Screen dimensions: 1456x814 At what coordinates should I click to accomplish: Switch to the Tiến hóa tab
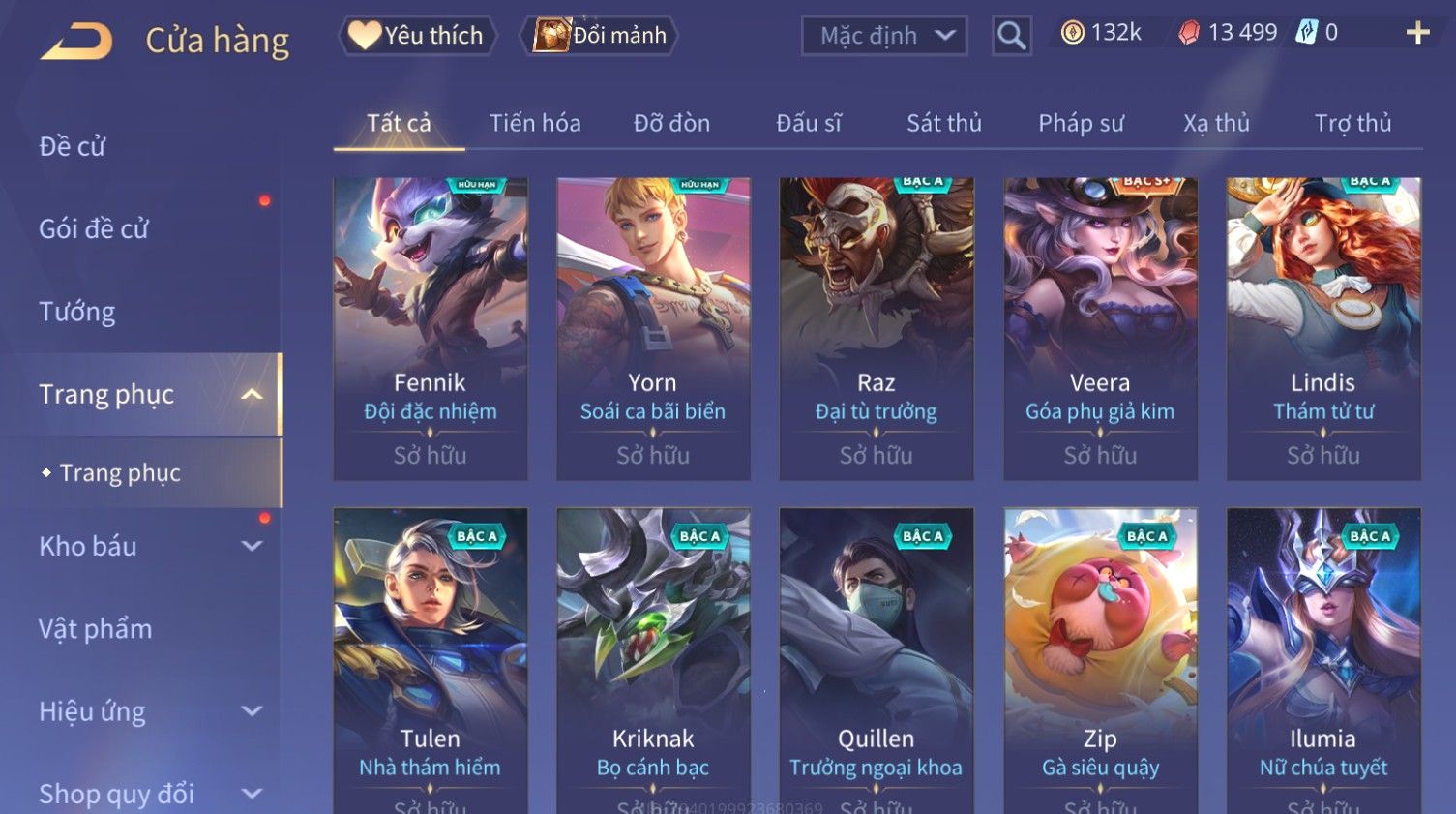(x=535, y=123)
